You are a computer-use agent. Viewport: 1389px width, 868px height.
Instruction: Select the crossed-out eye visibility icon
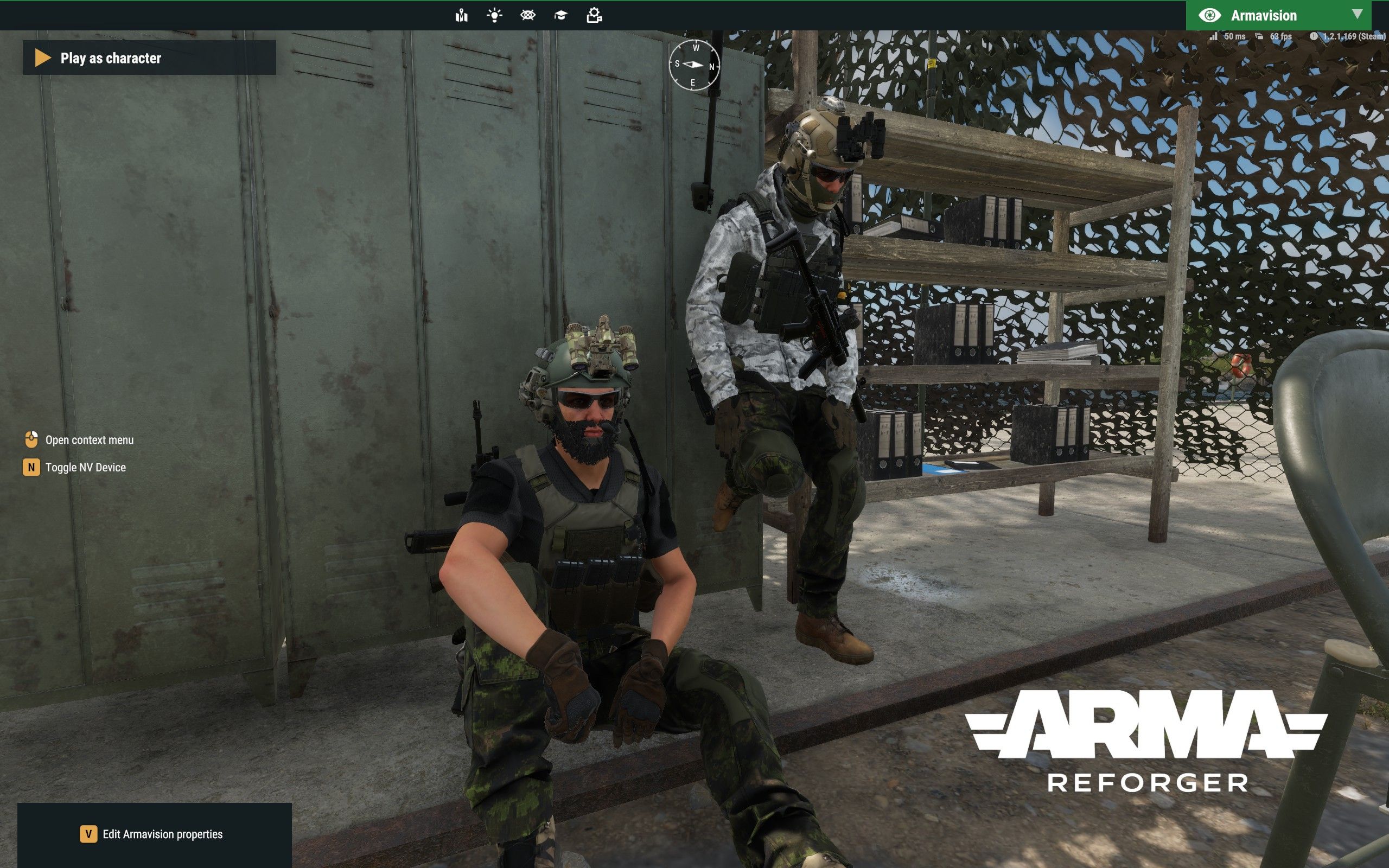tap(527, 16)
